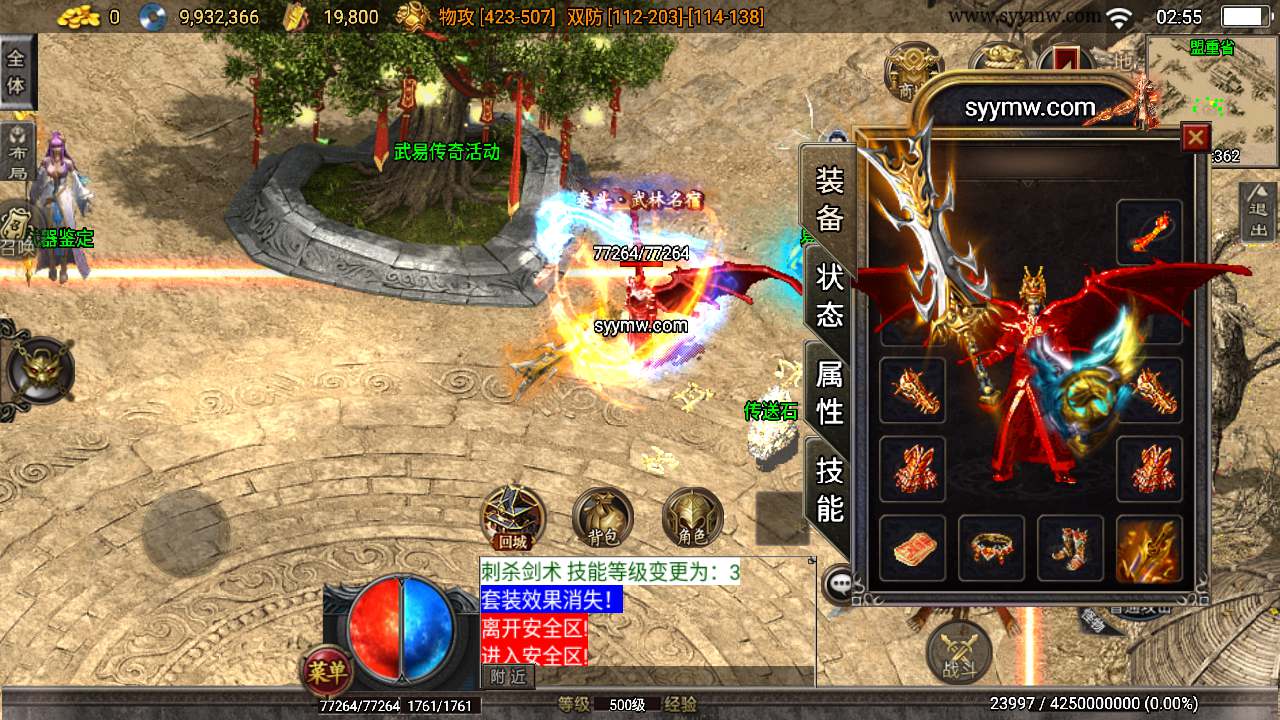This screenshot has height=720, width=1280.
Task: Open the 菜单 menu button
Action: click(327, 672)
